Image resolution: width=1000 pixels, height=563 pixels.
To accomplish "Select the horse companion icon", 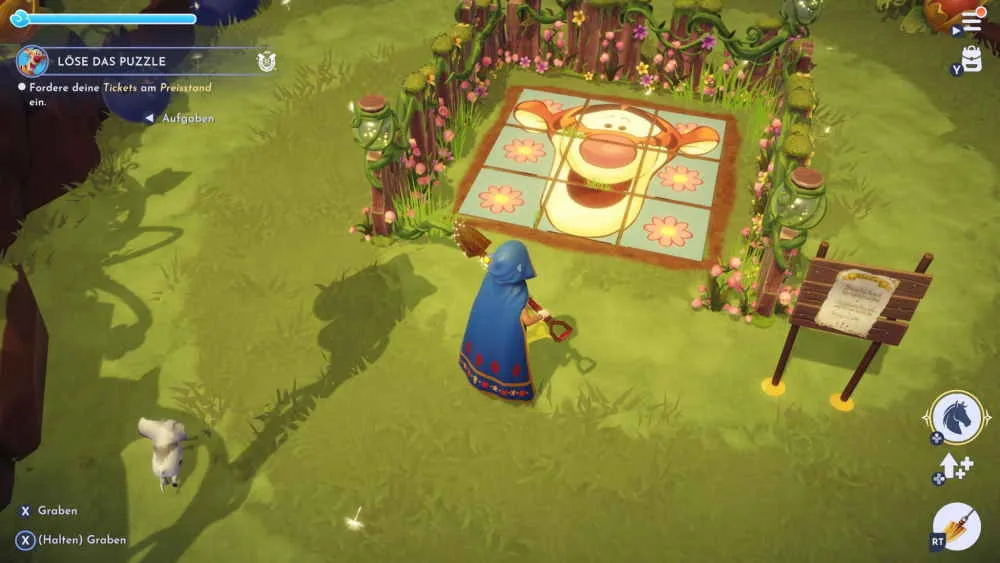I will (956, 416).
